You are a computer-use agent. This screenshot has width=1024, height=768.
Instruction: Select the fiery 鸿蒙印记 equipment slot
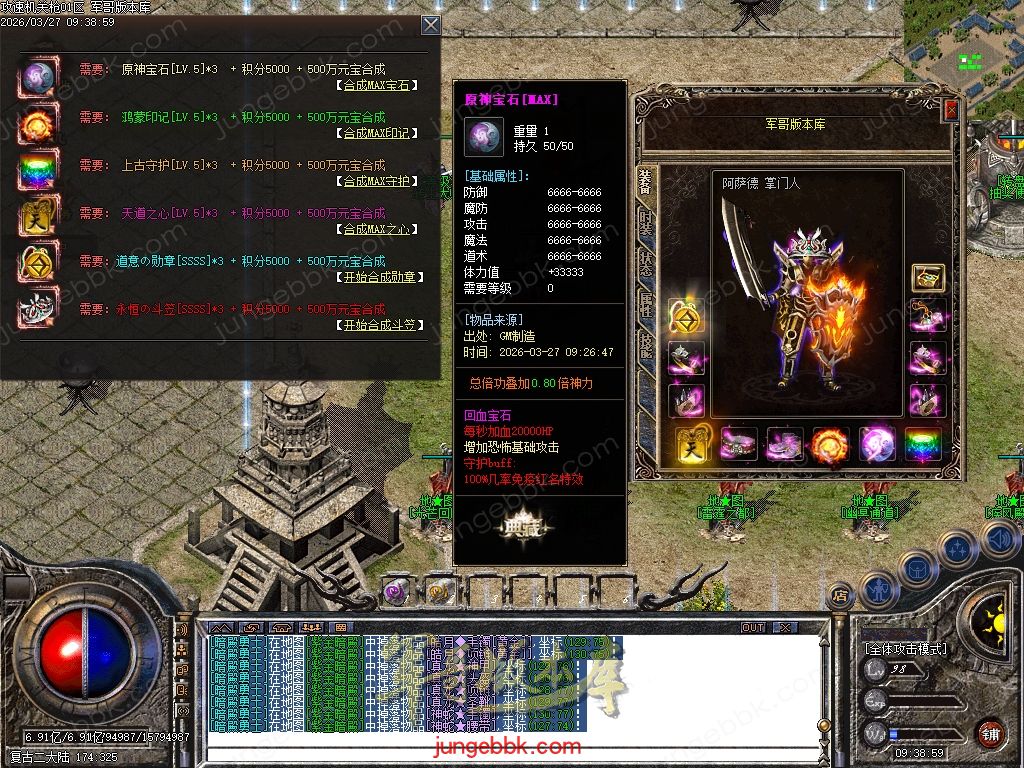click(829, 443)
